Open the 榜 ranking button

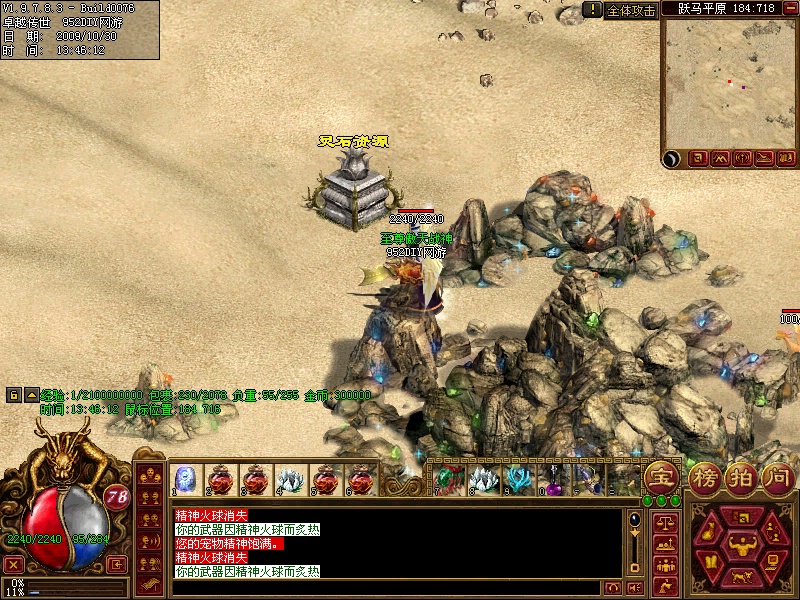click(x=704, y=477)
